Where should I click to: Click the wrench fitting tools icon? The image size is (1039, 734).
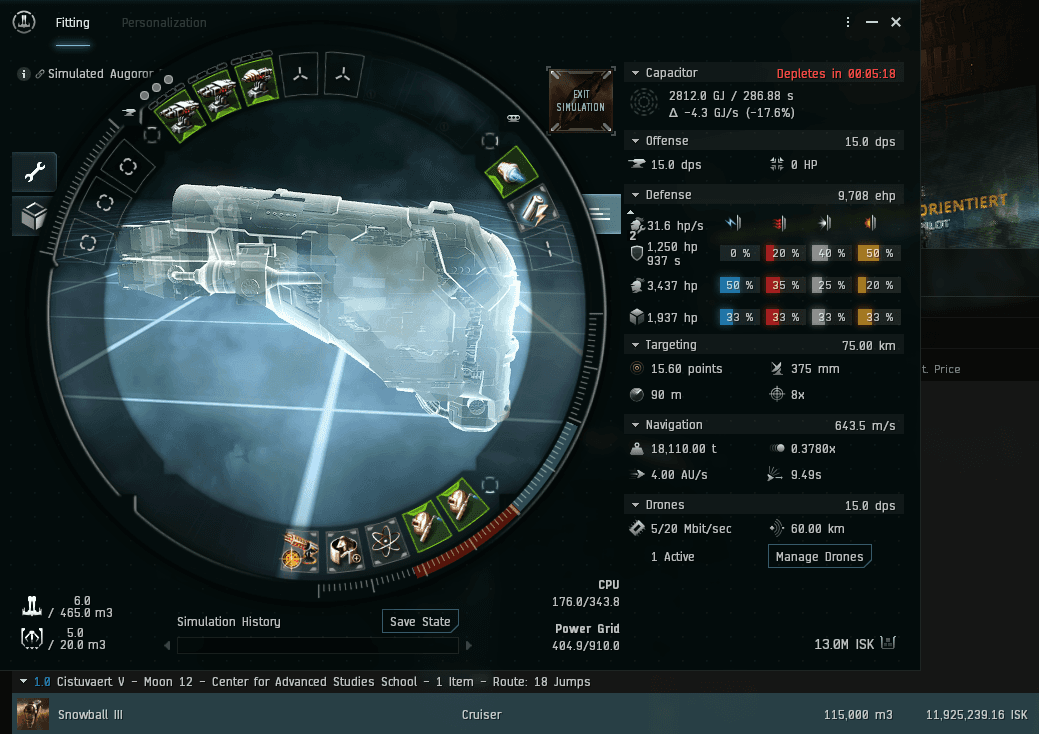coord(35,173)
